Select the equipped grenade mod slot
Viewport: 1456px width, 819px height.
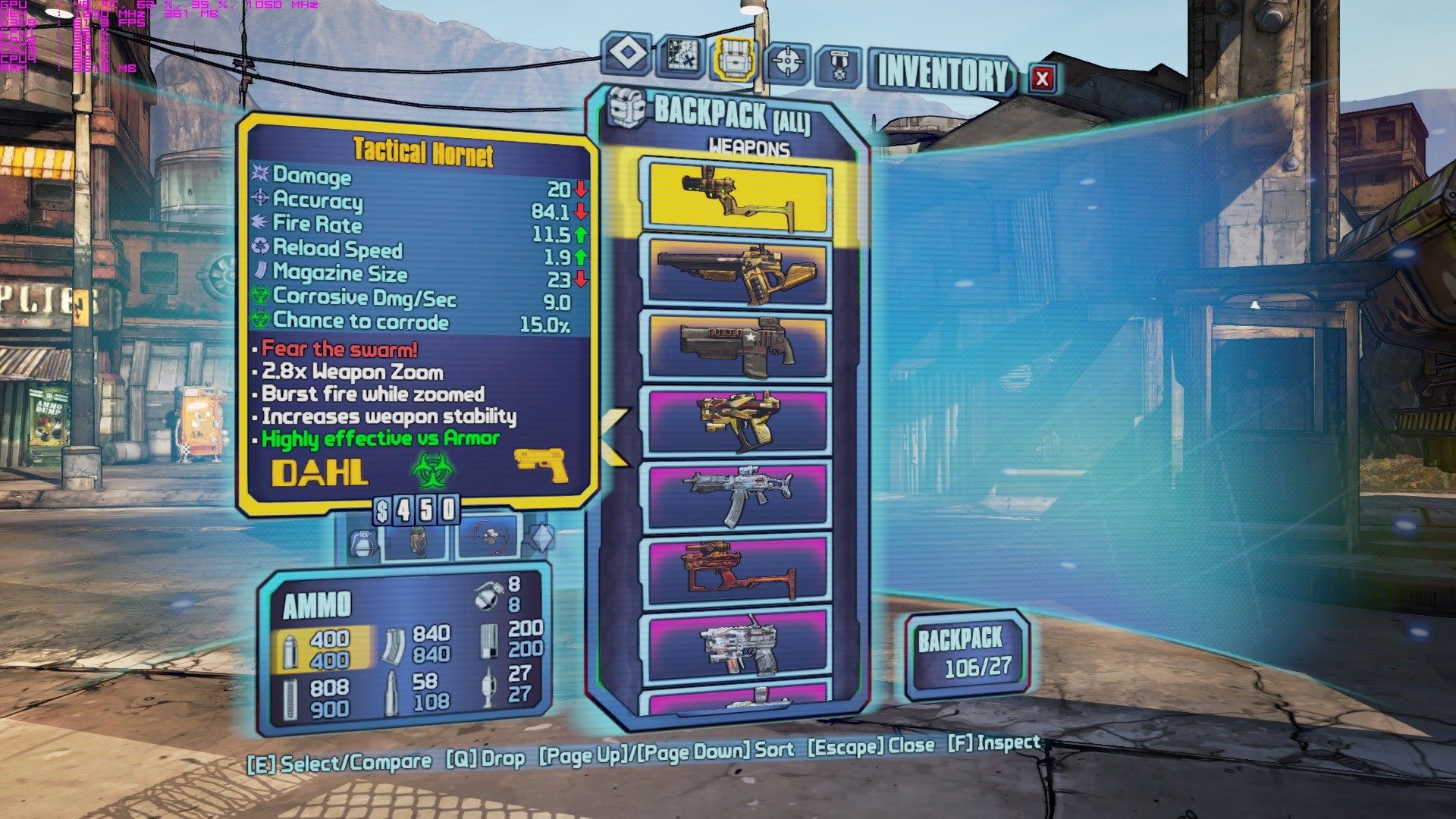tap(416, 540)
